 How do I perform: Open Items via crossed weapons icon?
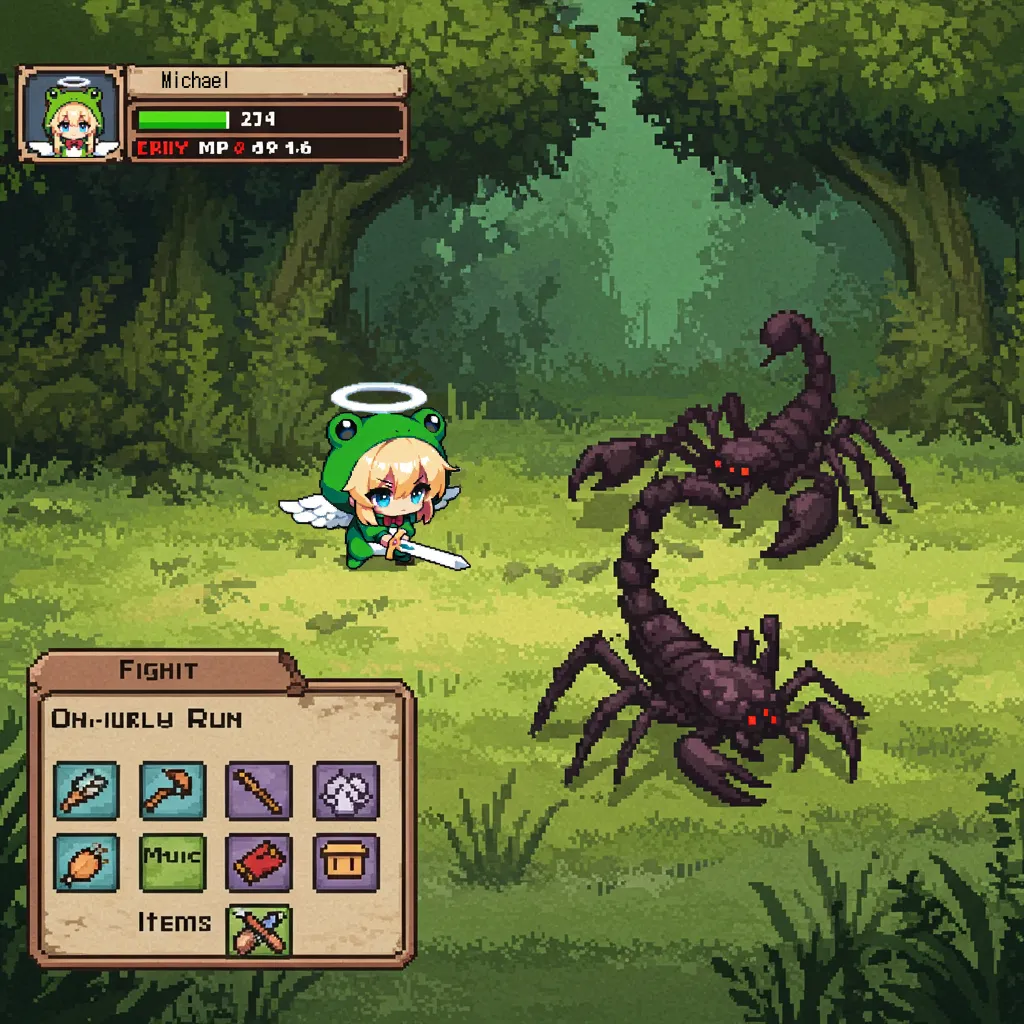(x=259, y=930)
